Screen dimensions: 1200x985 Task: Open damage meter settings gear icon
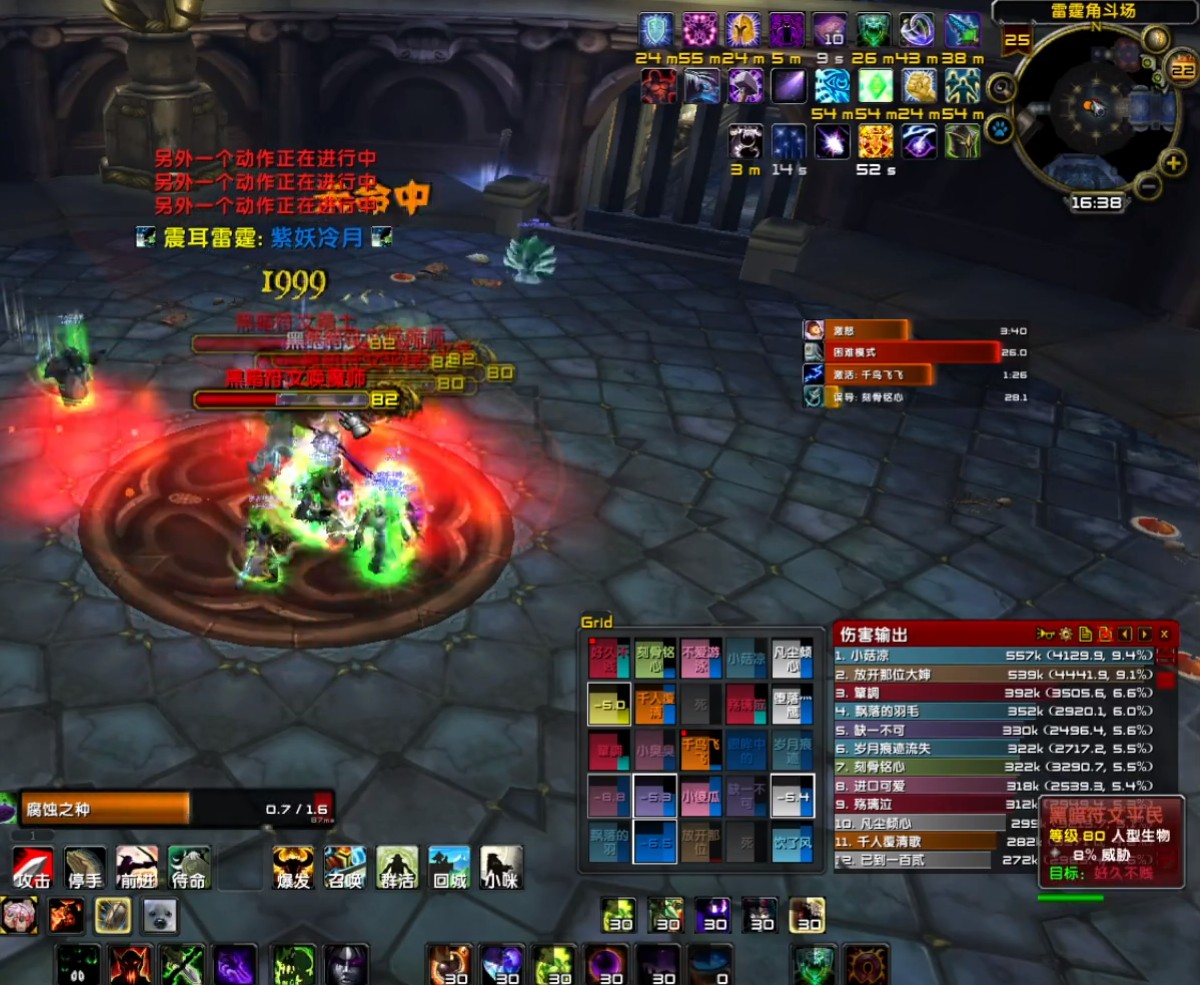coord(1066,634)
